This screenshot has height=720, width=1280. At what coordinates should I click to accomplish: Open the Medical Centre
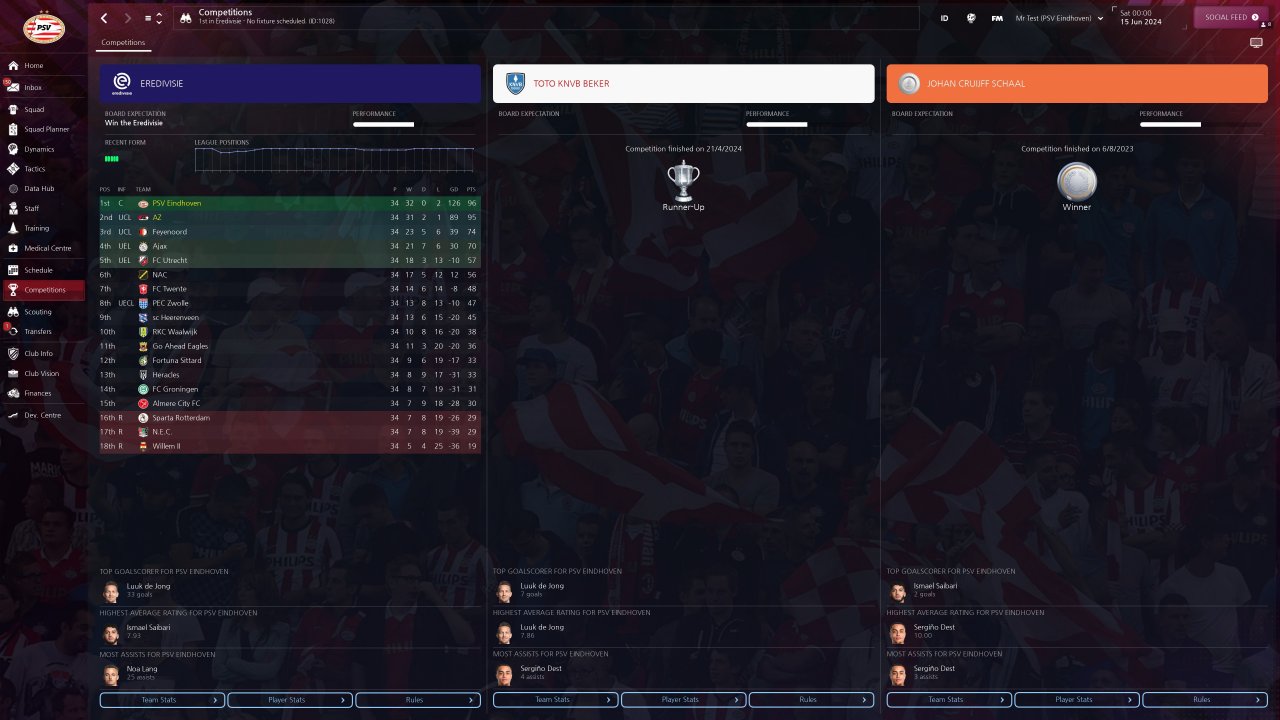click(x=47, y=248)
